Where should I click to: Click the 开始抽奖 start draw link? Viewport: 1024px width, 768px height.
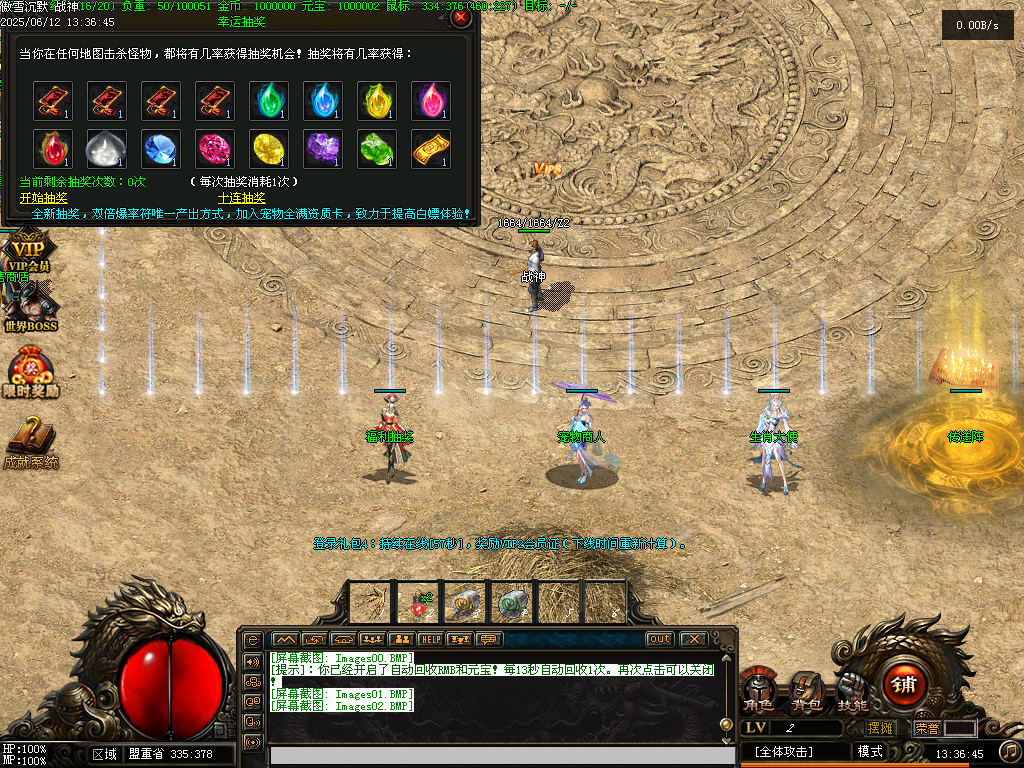pos(43,197)
